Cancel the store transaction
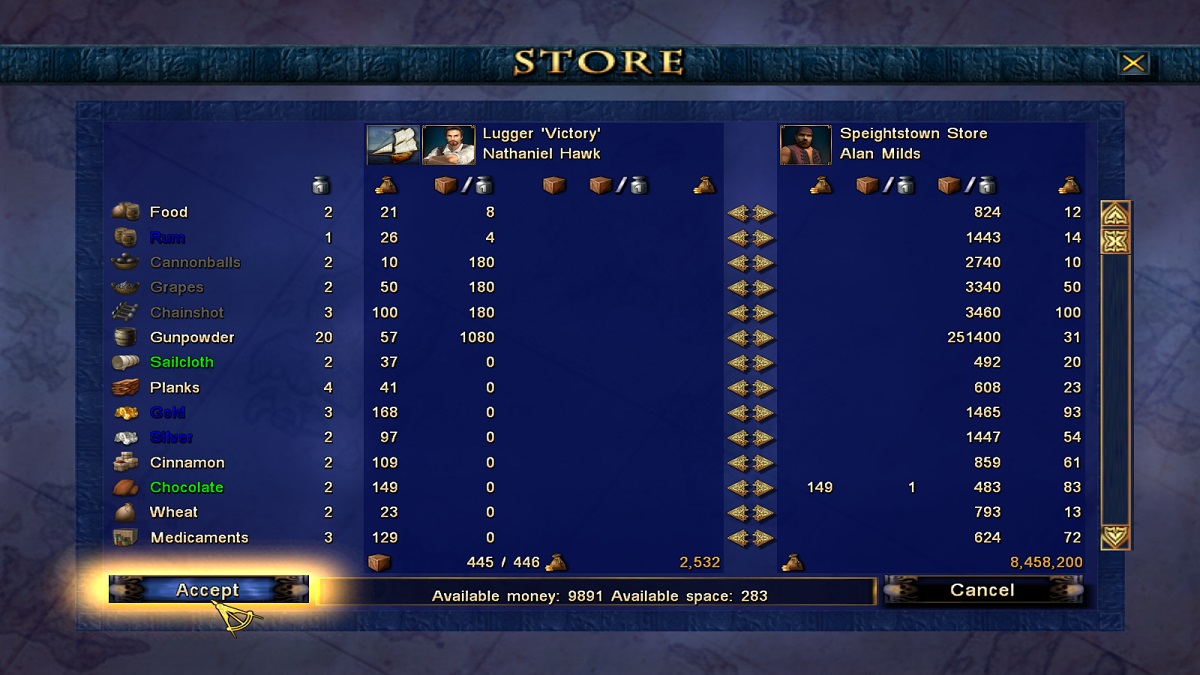 (982, 590)
